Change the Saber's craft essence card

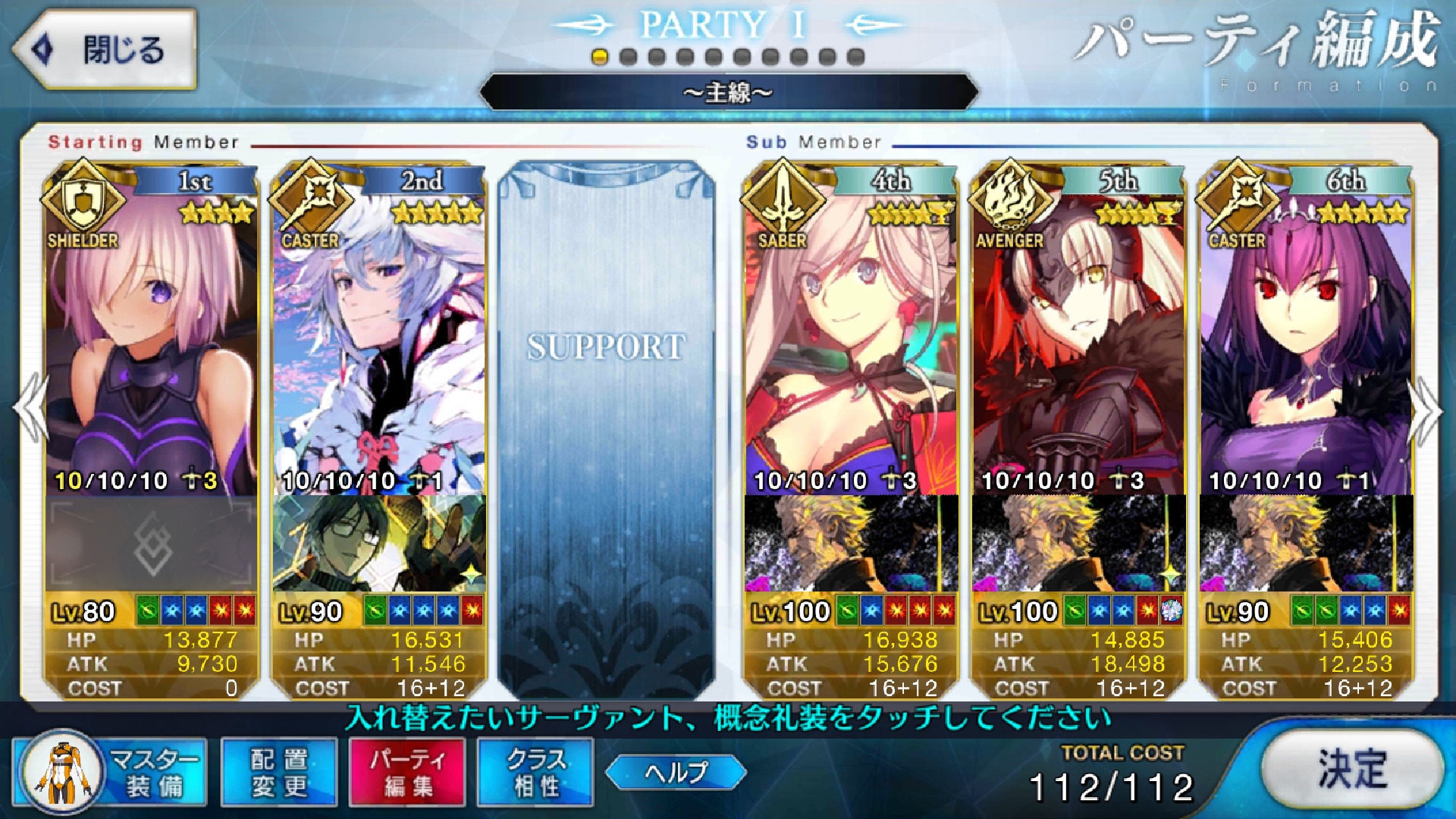(851, 544)
